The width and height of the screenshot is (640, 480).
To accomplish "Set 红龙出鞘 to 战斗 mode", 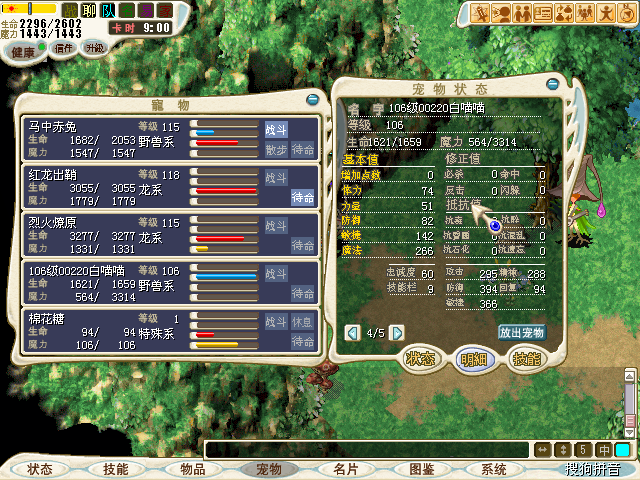I will (x=276, y=177).
